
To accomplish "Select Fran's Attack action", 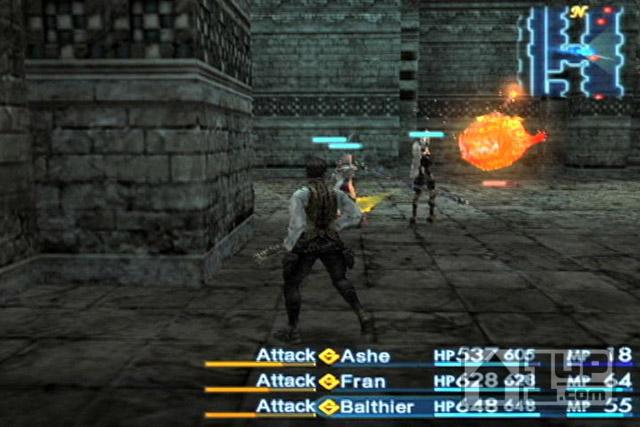I will click(286, 381).
